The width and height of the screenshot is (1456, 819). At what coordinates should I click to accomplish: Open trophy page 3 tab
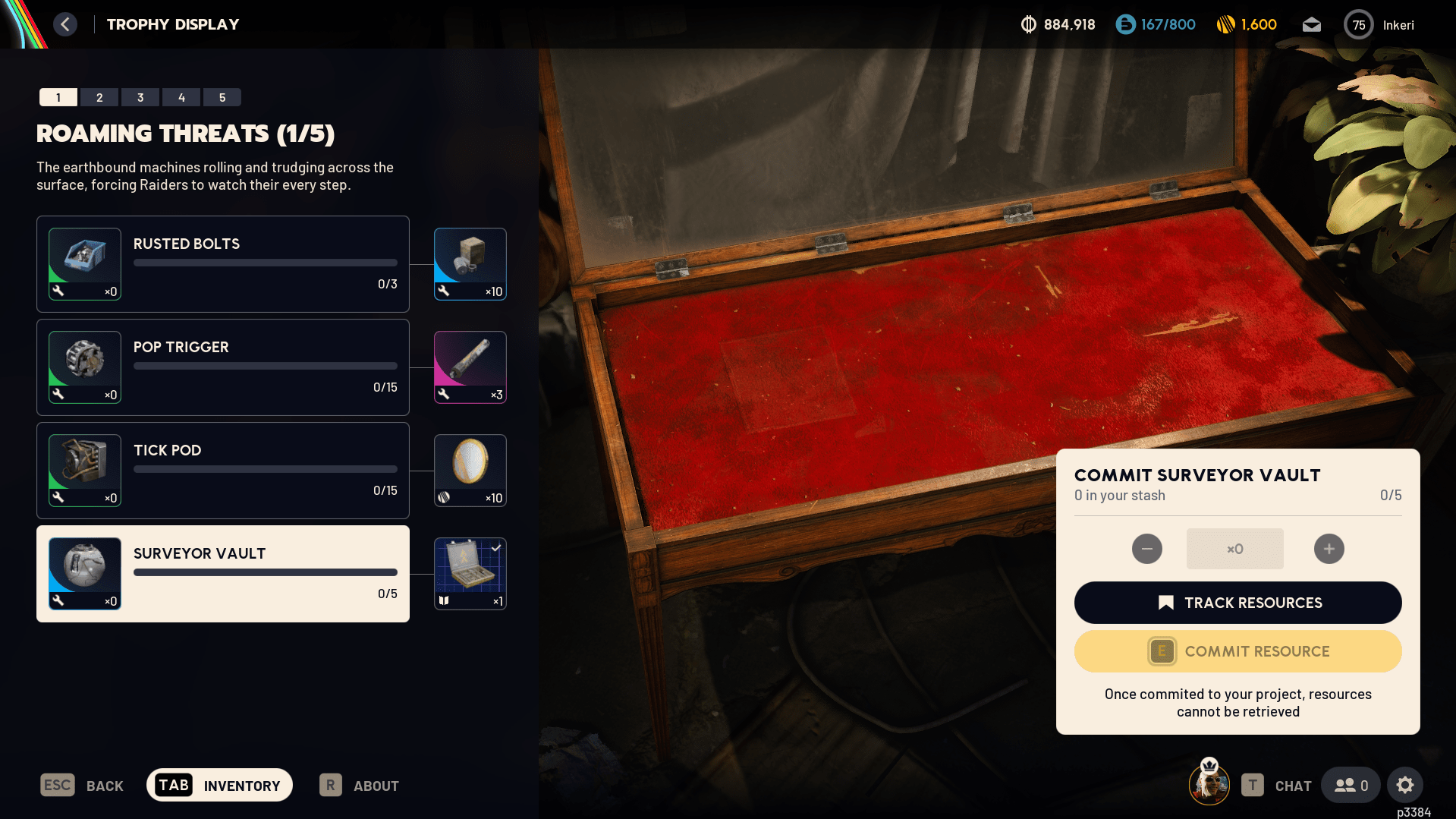point(140,97)
